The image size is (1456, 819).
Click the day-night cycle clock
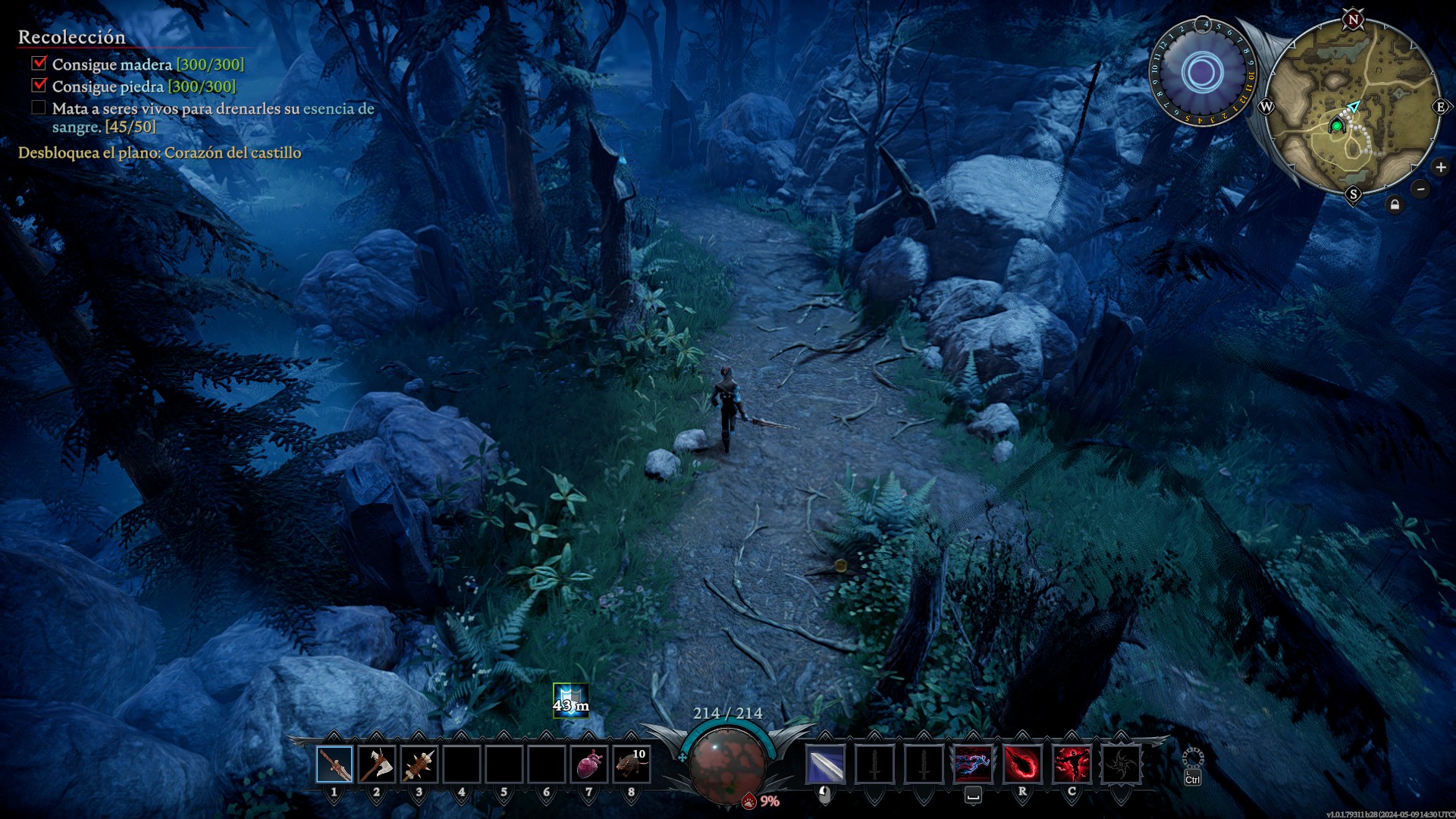pos(1203,73)
